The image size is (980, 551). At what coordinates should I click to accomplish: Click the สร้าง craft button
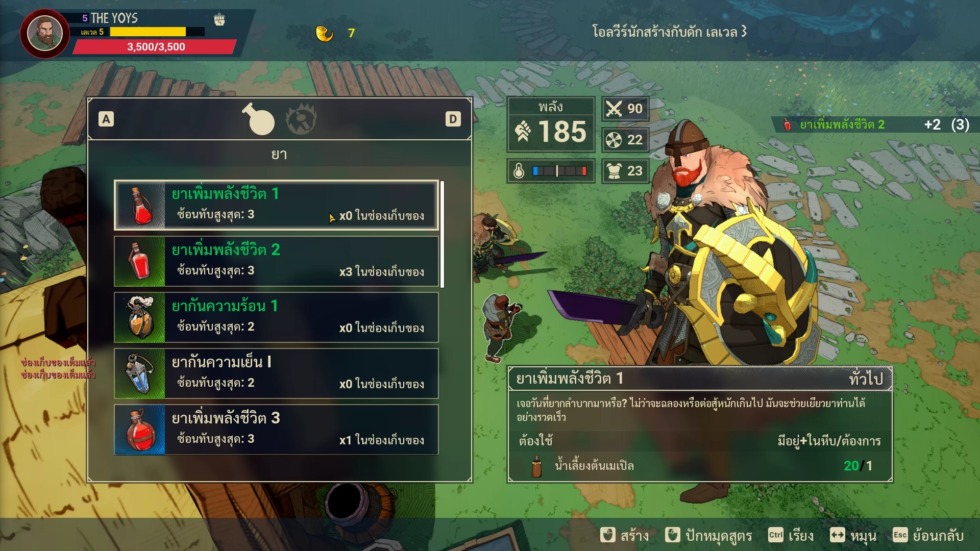pos(624,535)
